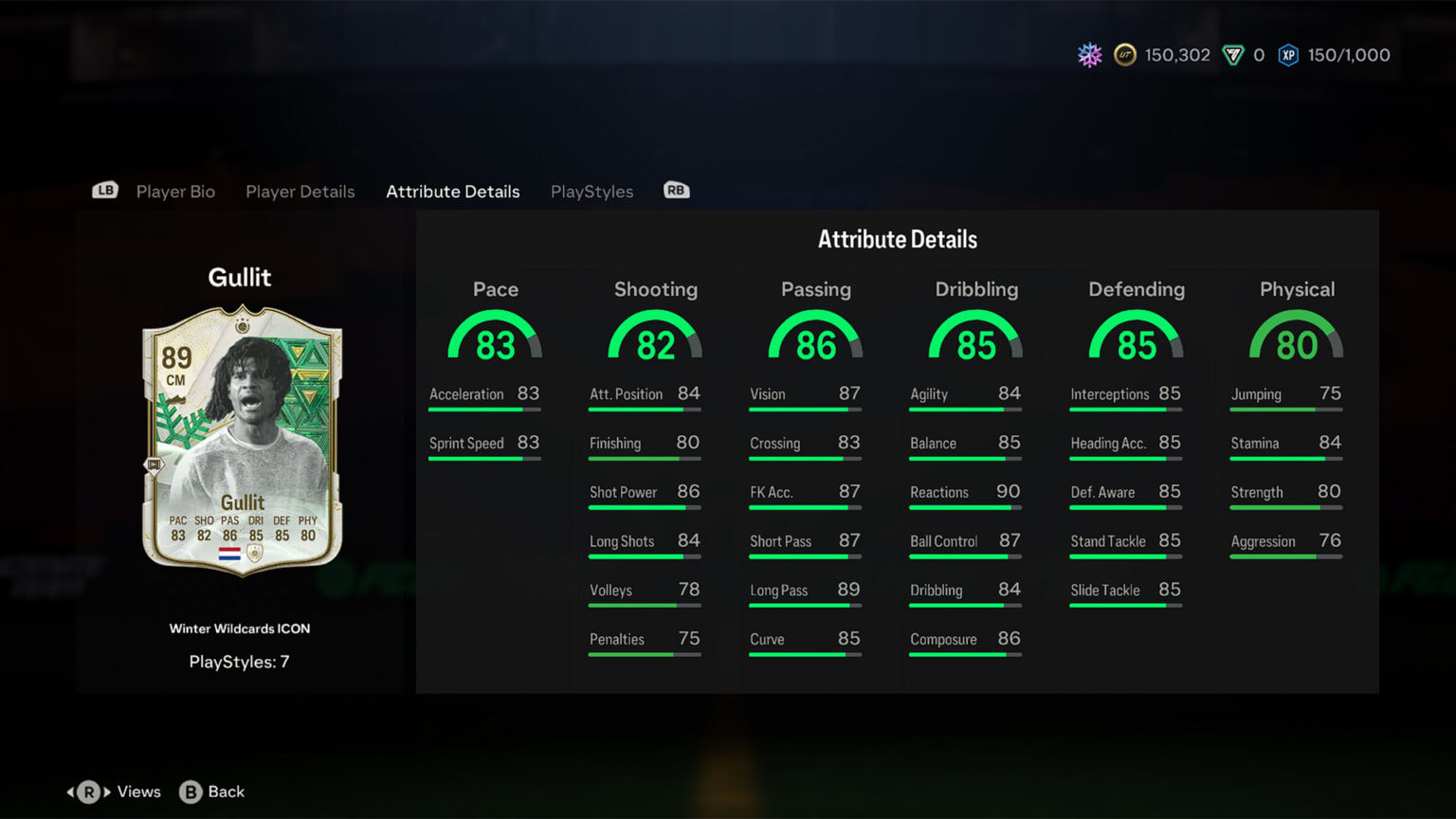Viewport: 1456px width, 819px height.
Task: Open the Physical gauge showing 80
Action: [x=1297, y=337]
